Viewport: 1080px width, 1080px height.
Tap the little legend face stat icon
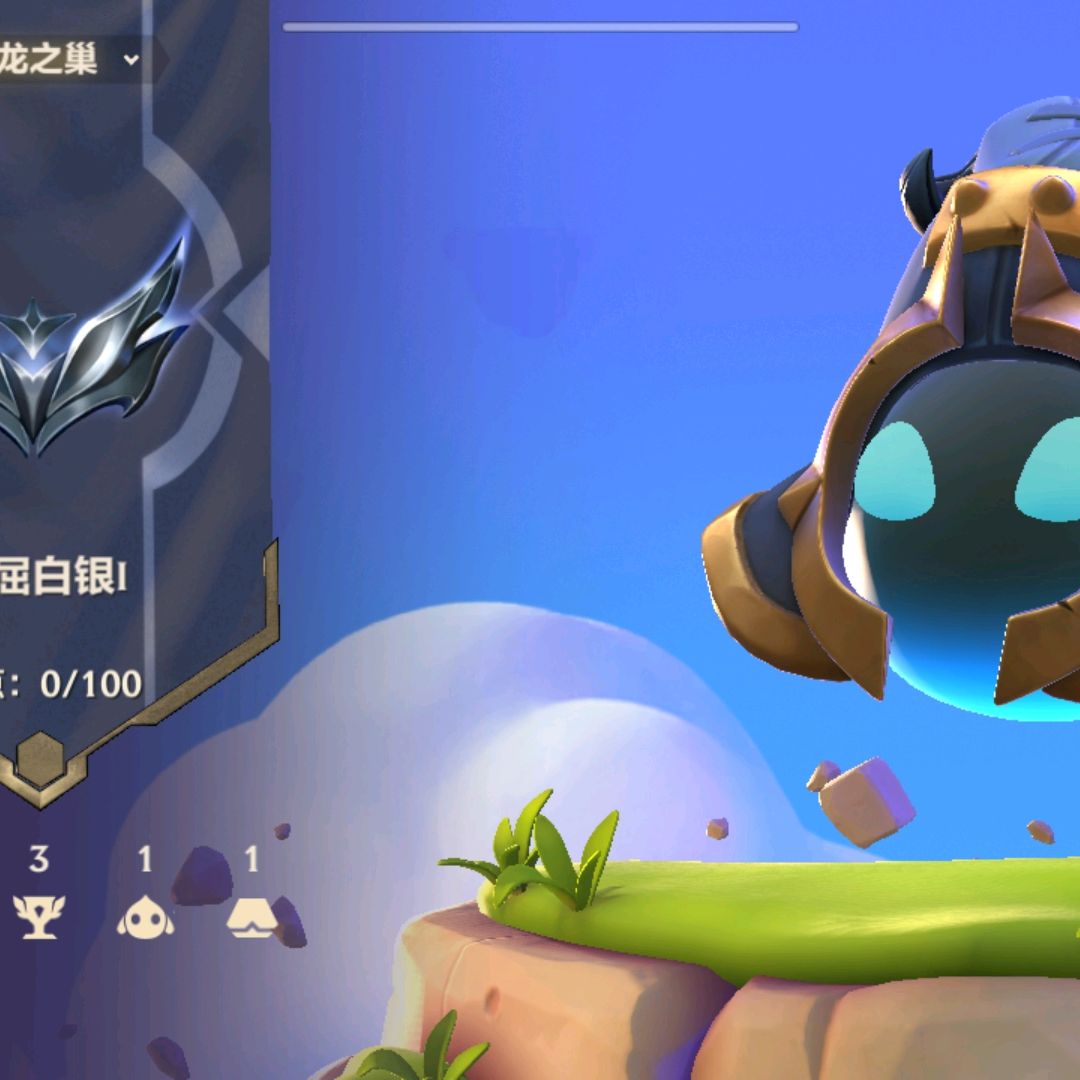[145, 915]
